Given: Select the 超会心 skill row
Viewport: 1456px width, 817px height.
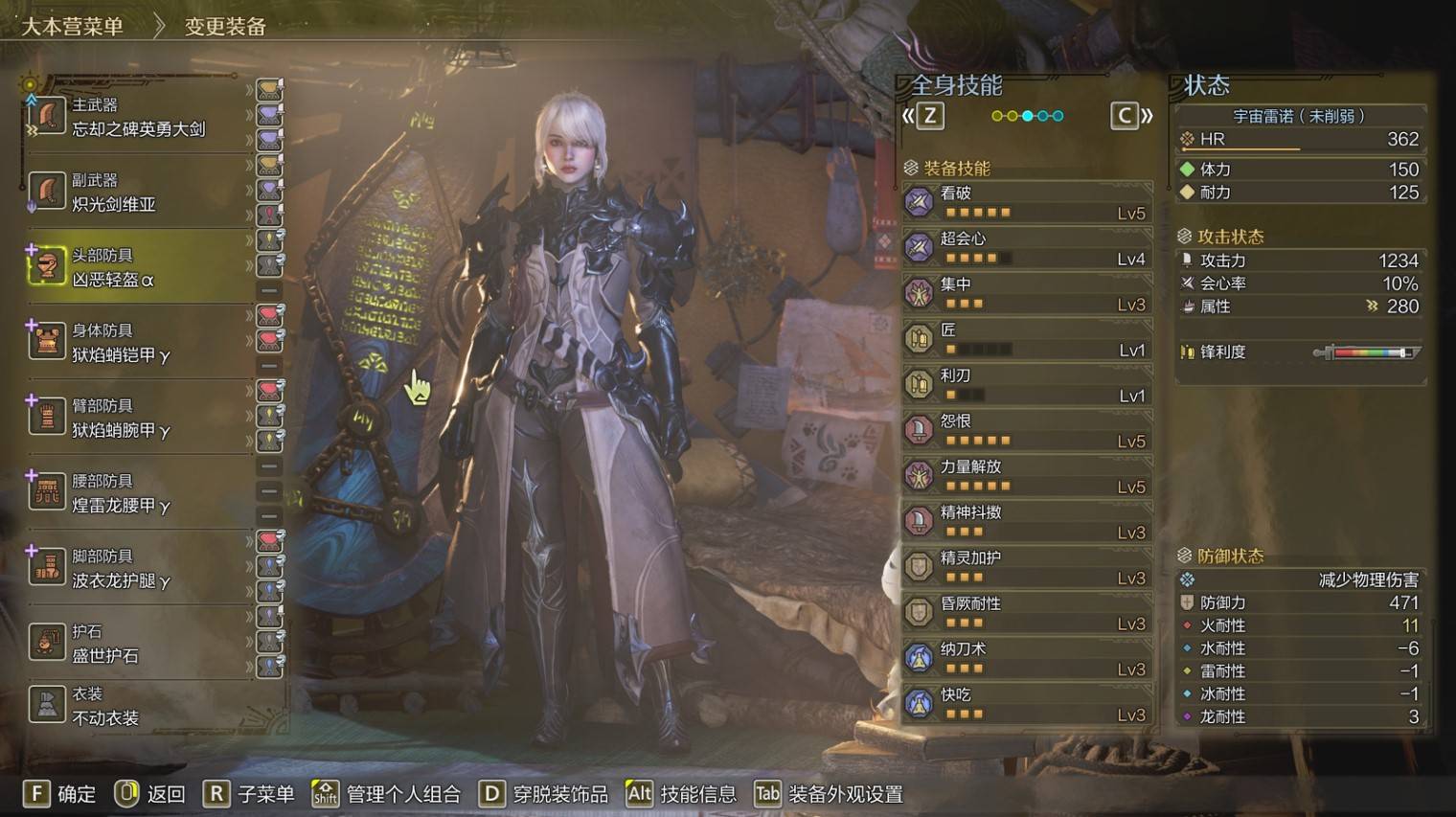Looking at the screenshot, I should [x=1027, y=248].
